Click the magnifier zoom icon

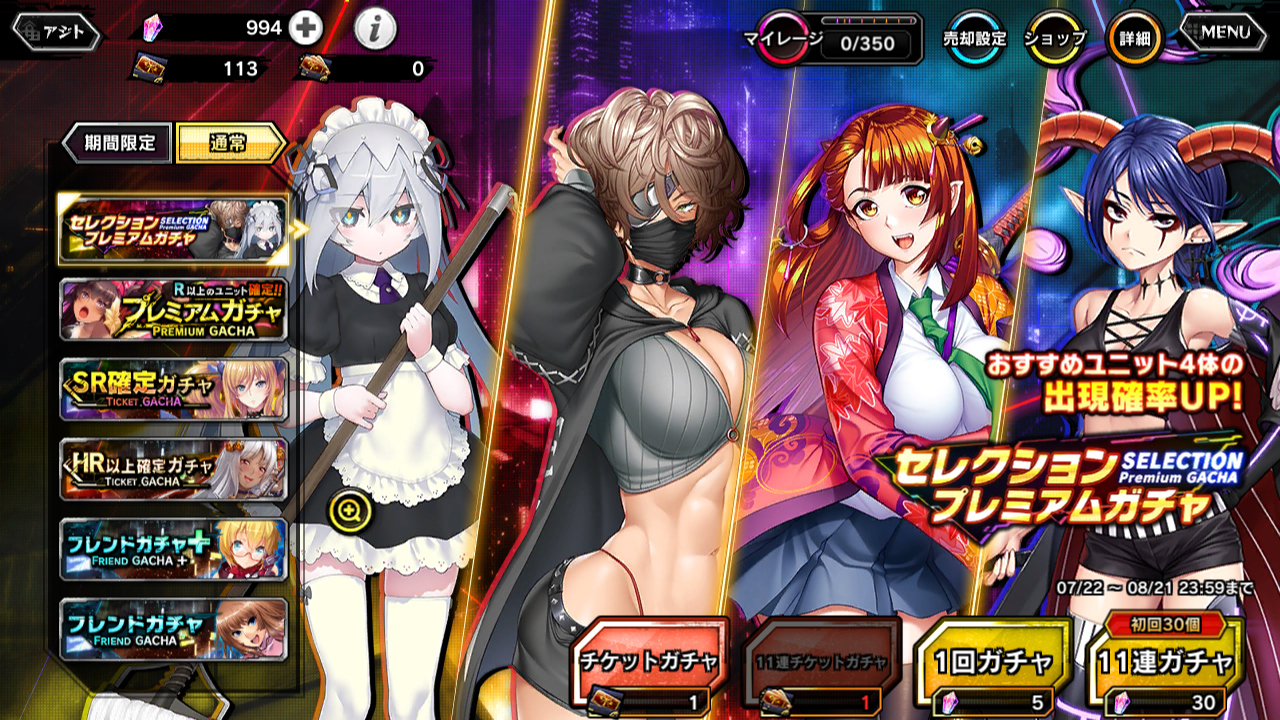click(x=350, y=513)
